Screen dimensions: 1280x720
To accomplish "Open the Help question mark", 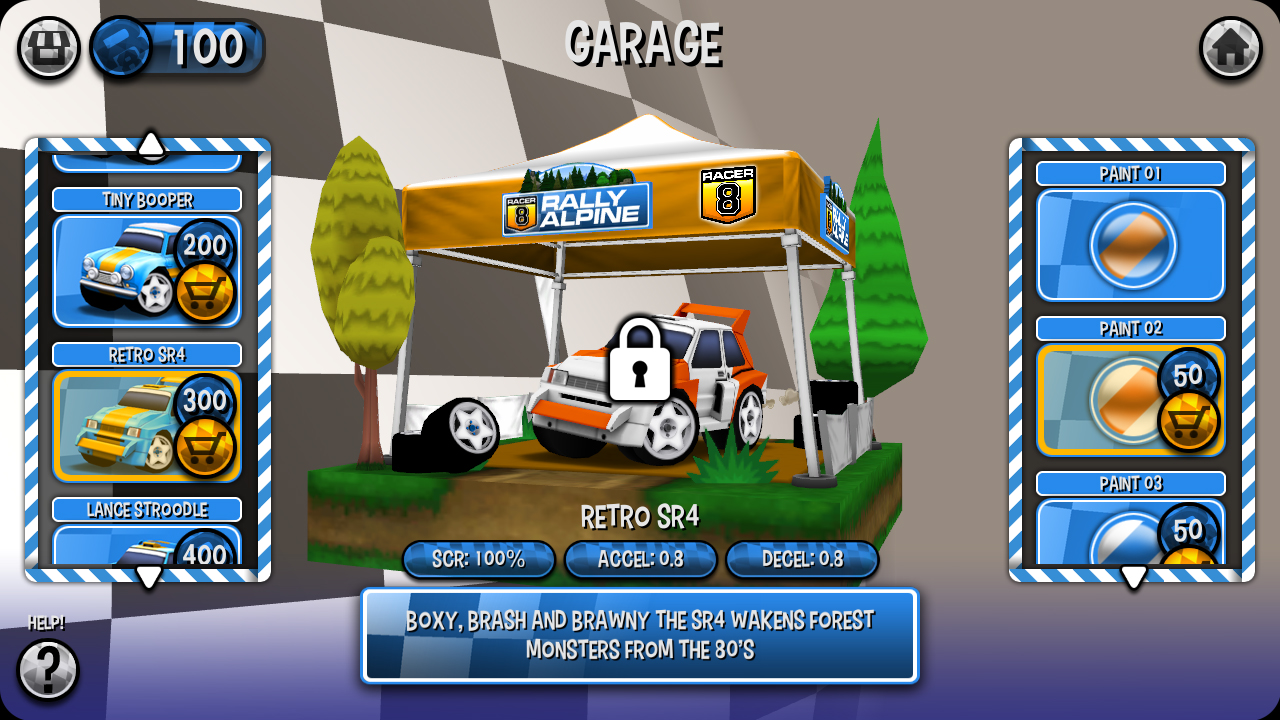I will pyautogui.click(x=47, y=667).
